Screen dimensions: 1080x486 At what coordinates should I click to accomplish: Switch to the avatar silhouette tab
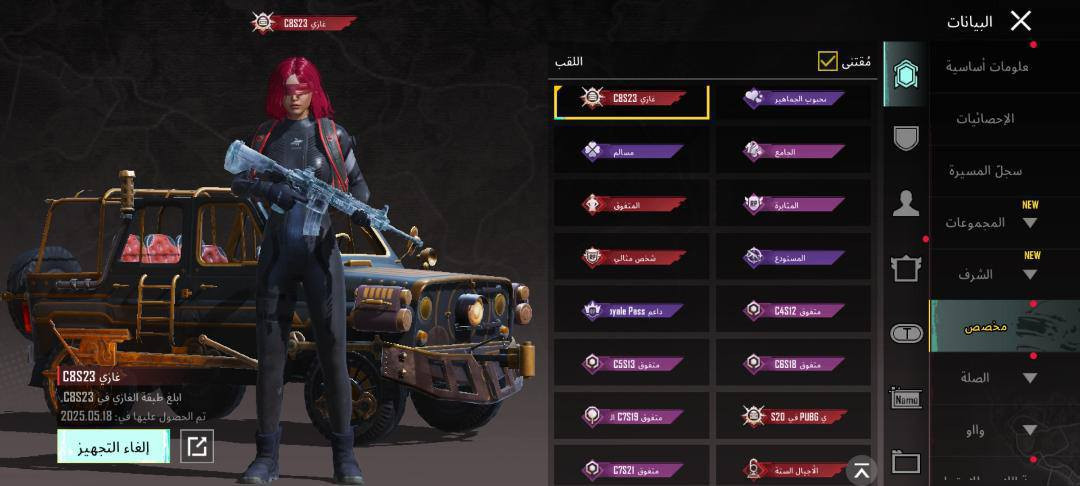click(906, 203)
